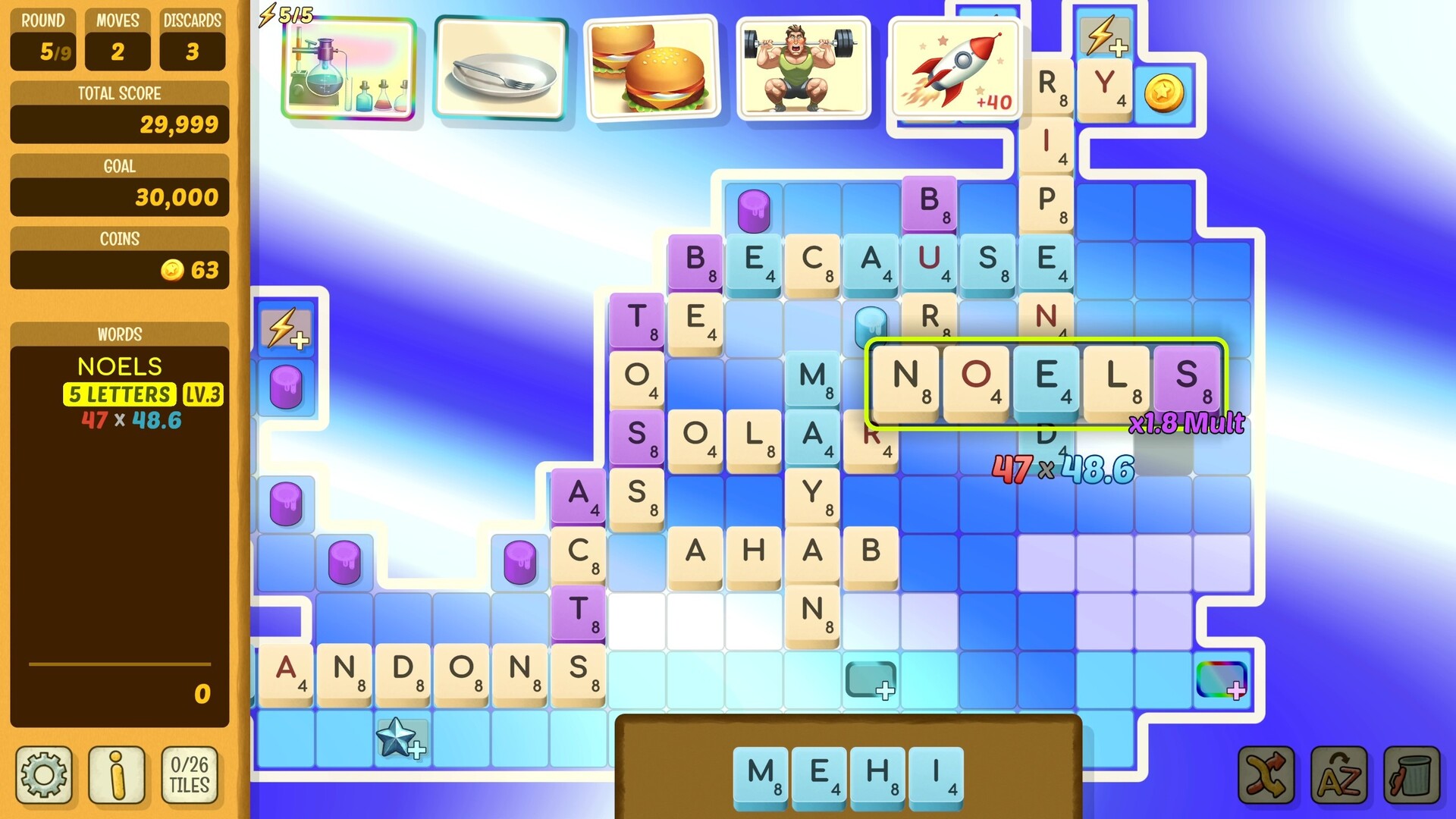Select the M tile in the rack

(x=760, y=772)
